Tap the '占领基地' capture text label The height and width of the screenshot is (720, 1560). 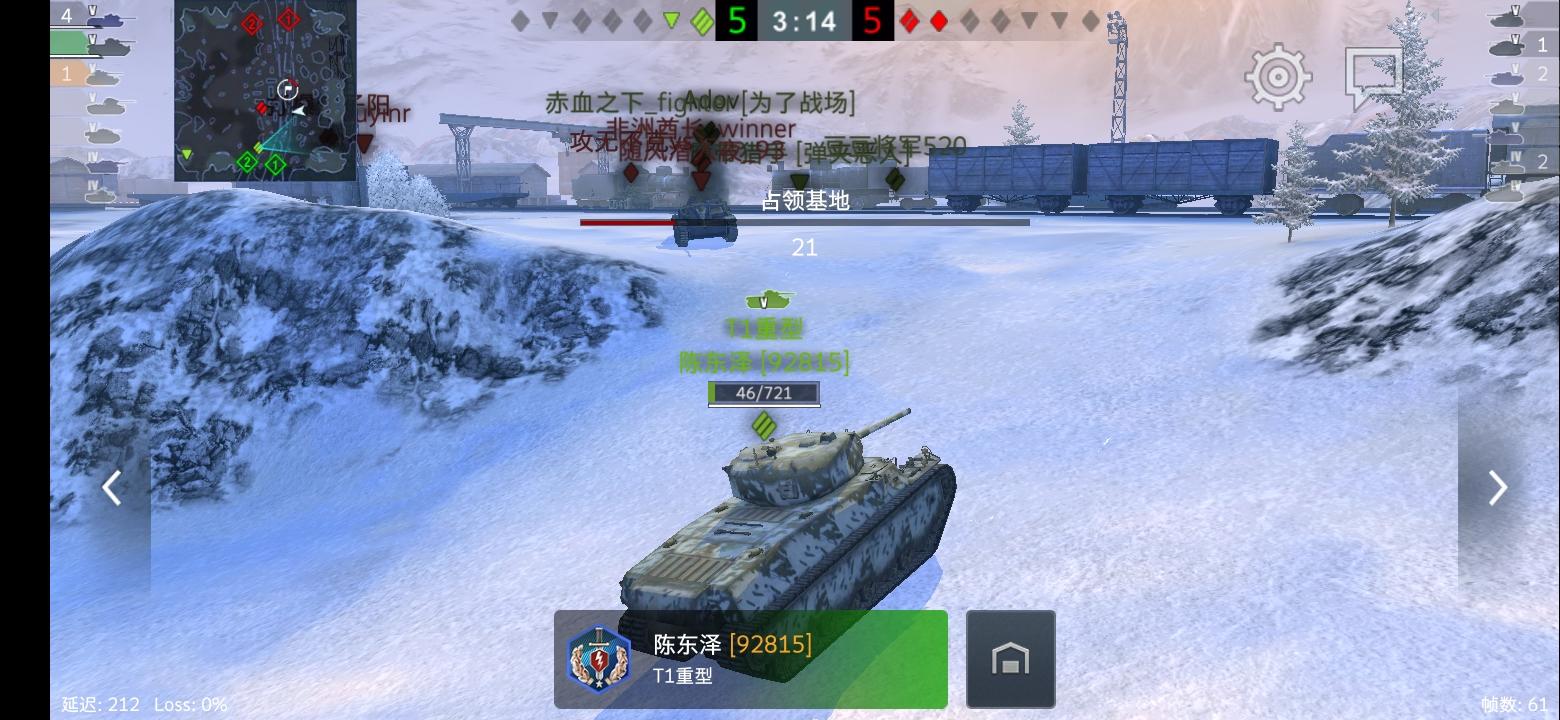[806, 201]
